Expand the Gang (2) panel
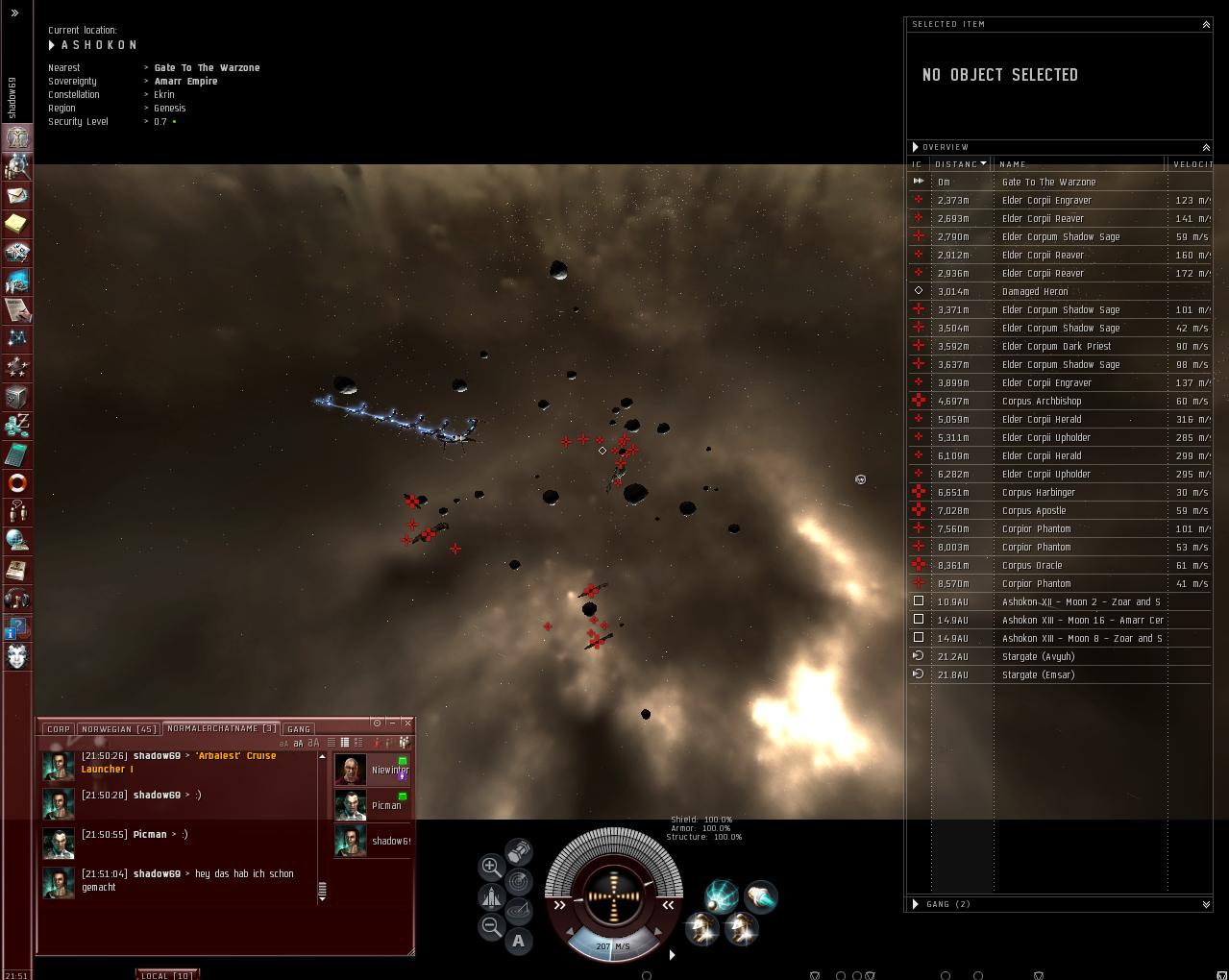1229x980 pixels. (1206, 904)
